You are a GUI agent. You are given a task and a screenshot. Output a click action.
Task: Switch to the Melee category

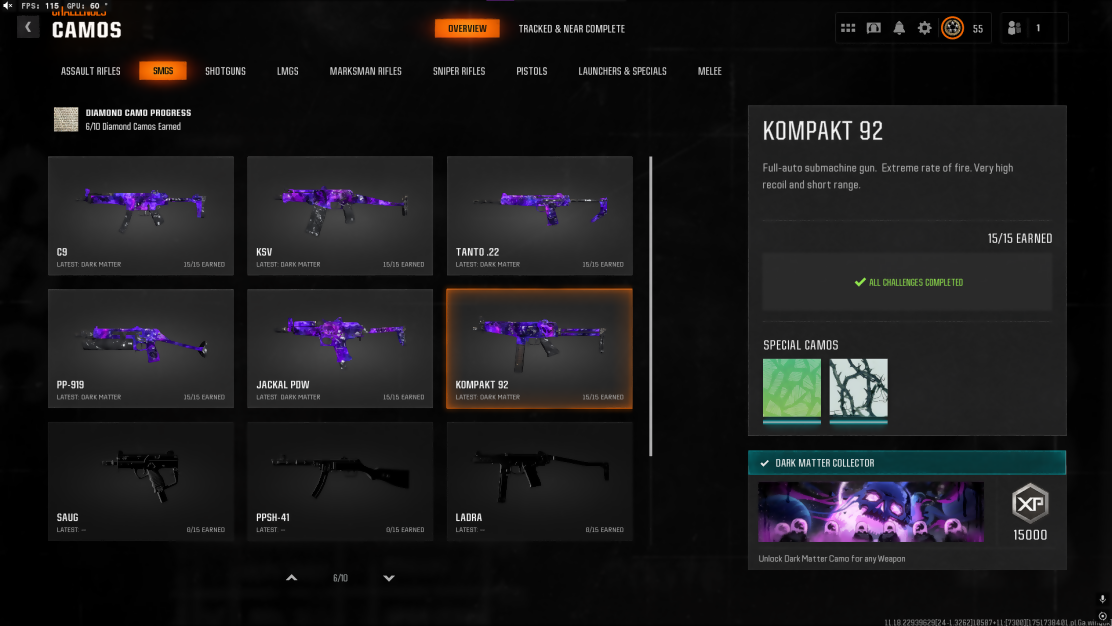[710, 71]
